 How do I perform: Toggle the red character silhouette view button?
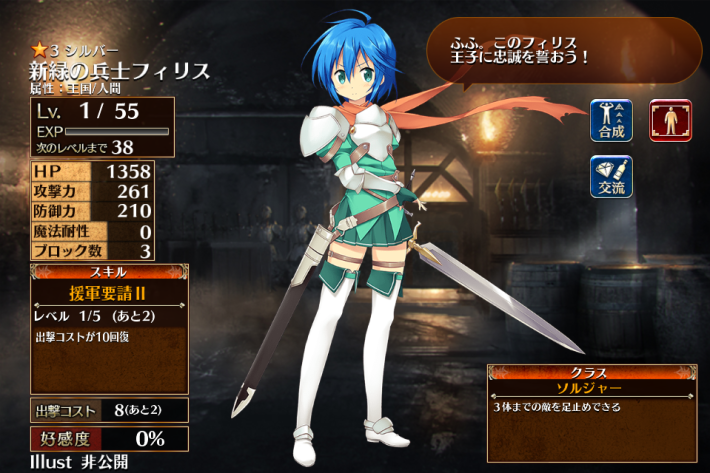(x=670, y=120)
